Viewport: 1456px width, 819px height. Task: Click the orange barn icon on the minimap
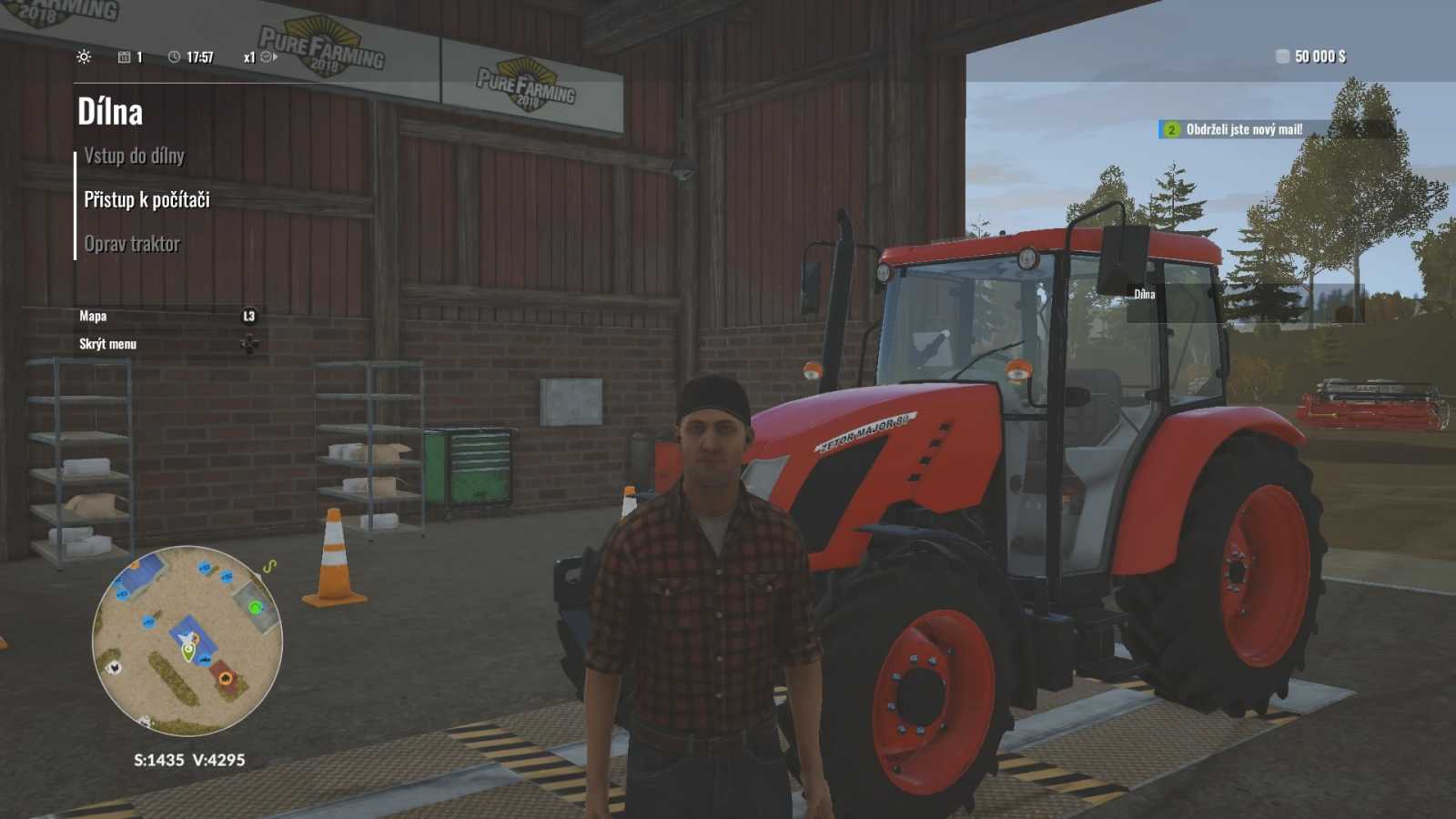point(227,678)
